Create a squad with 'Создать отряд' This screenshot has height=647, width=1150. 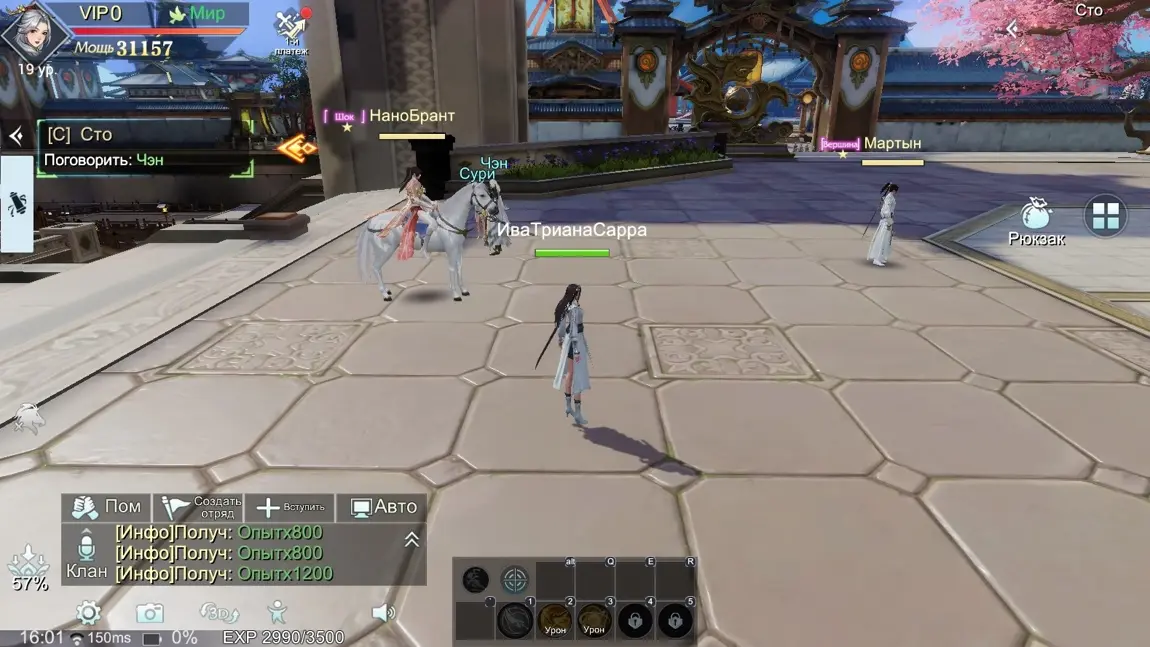[203, 507]
